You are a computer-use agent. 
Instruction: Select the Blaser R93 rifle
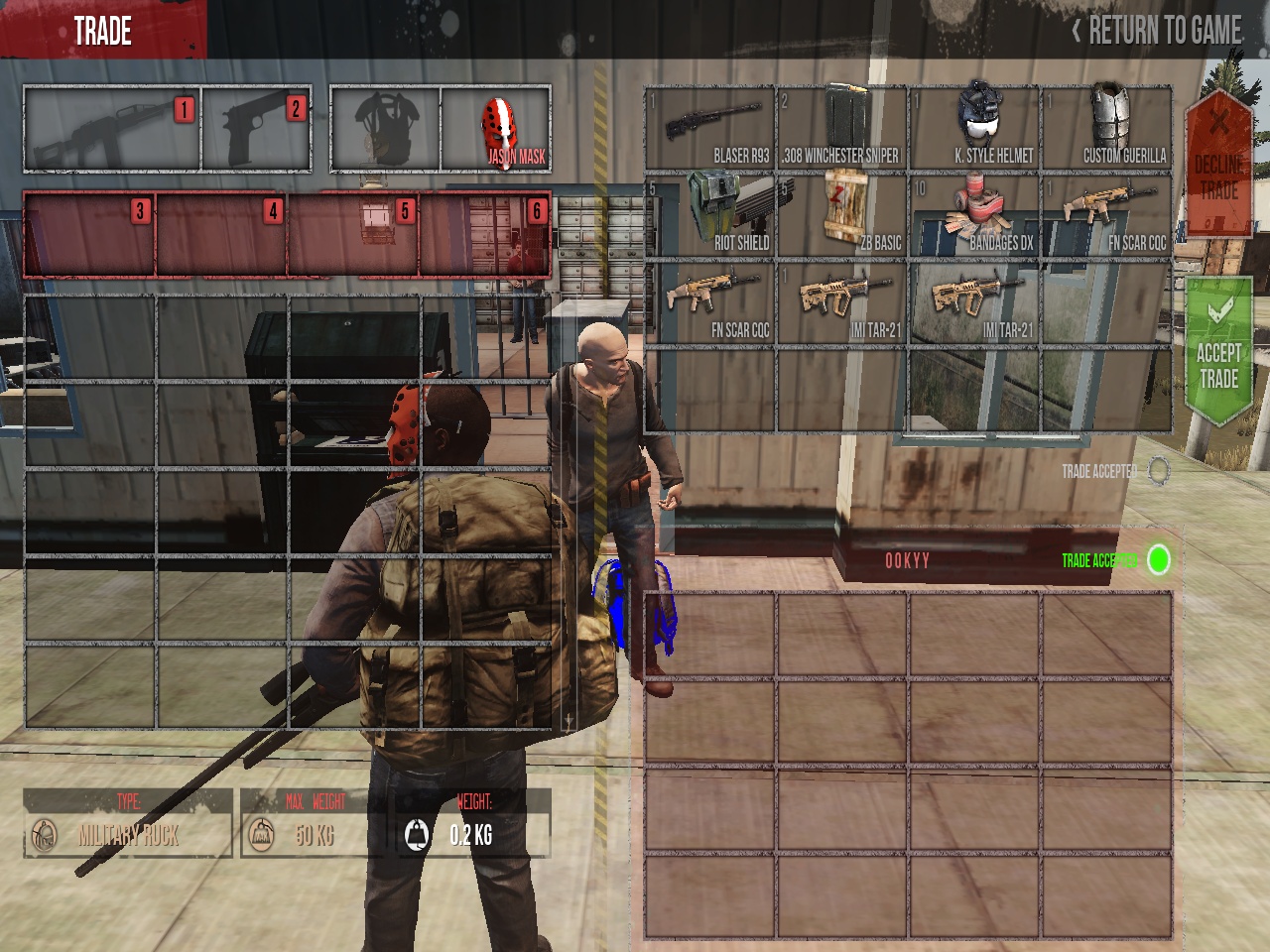click(x=709, y=127)
